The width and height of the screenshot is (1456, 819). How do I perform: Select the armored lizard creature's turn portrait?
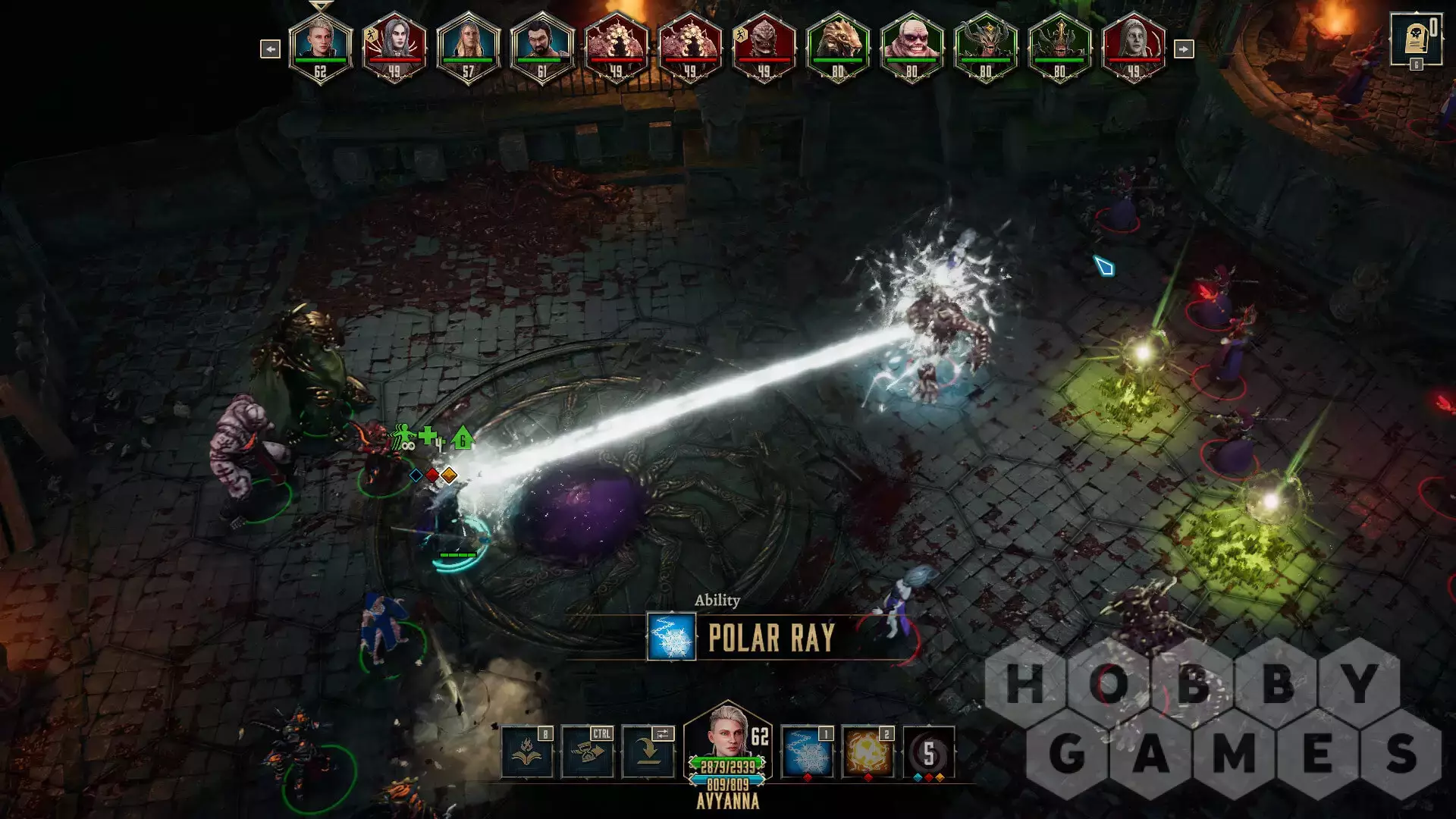(837, 47)
